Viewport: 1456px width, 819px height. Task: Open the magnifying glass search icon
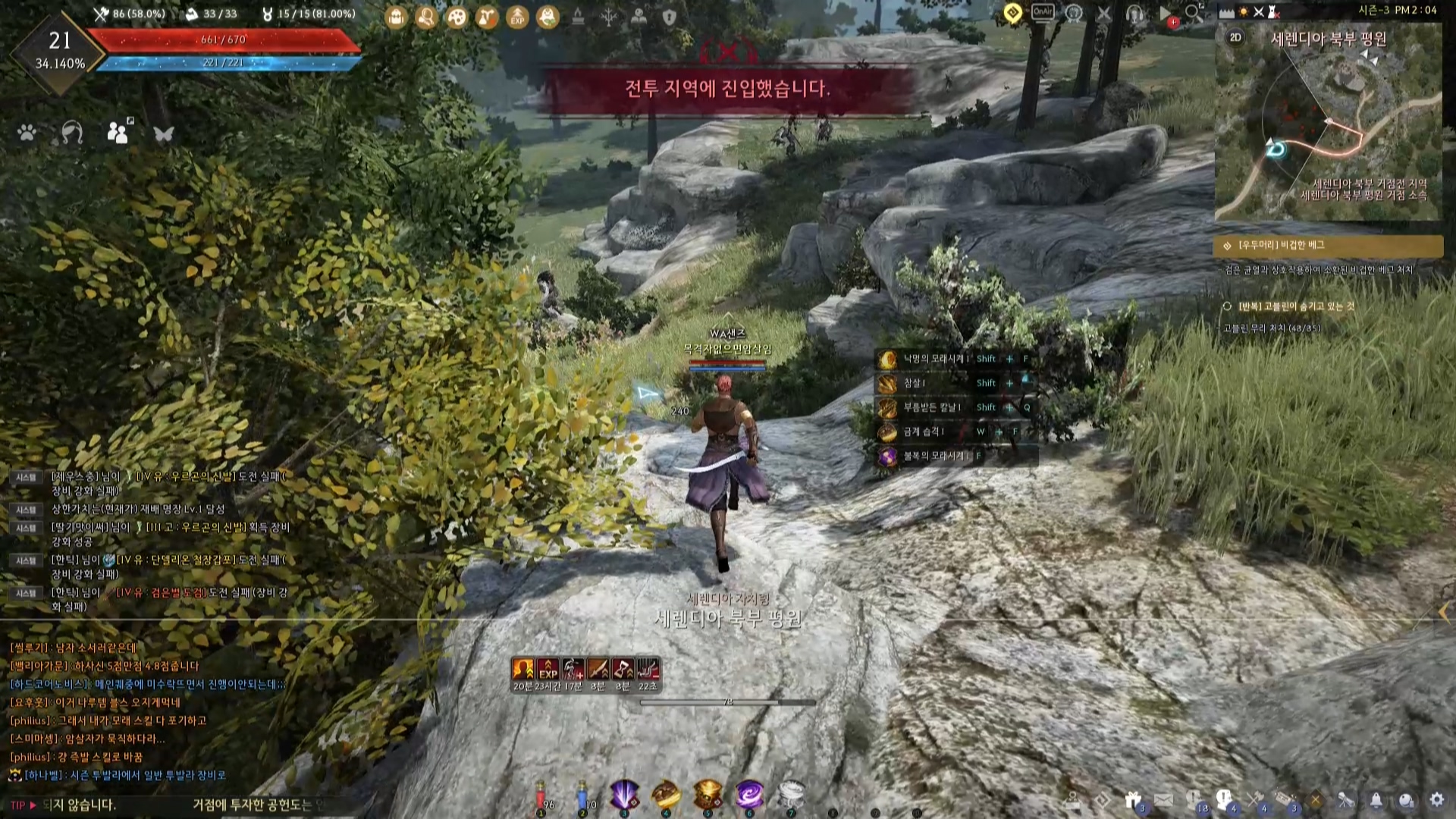pyautogui.click(x=1194, y=13)
